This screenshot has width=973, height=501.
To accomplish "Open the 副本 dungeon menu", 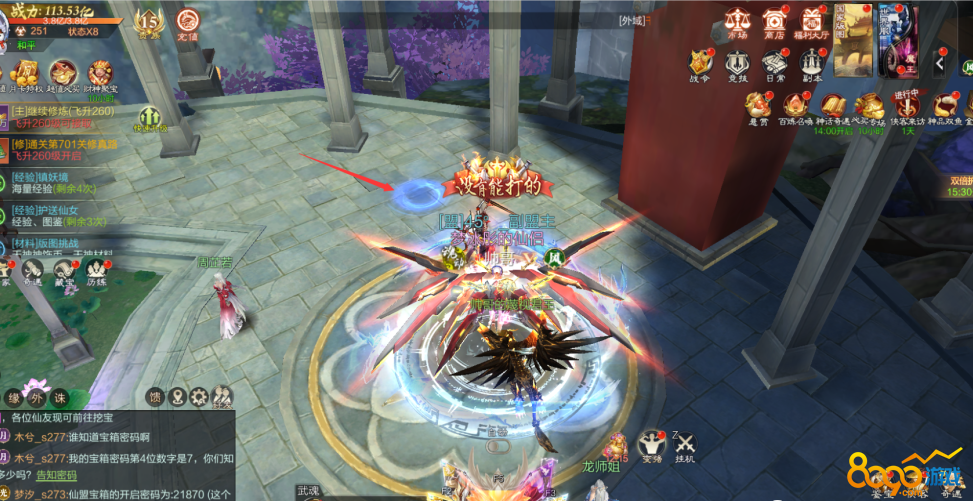I will [811, 63].
